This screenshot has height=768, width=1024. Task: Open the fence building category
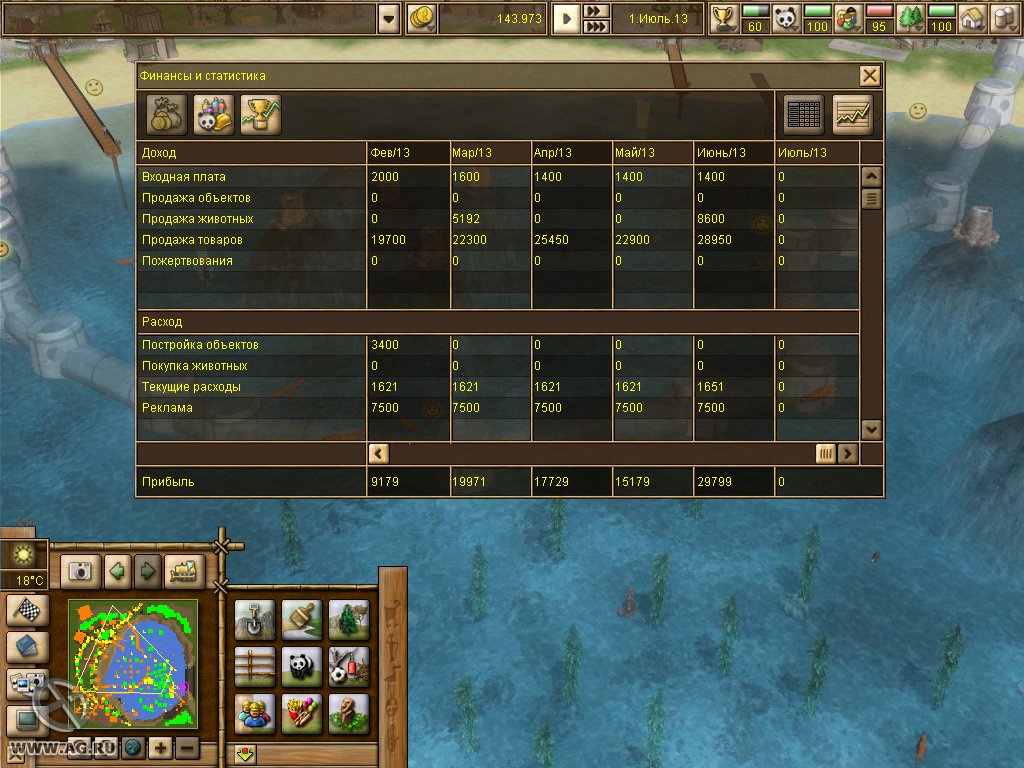pyautogui.click(x=254, y=667)
